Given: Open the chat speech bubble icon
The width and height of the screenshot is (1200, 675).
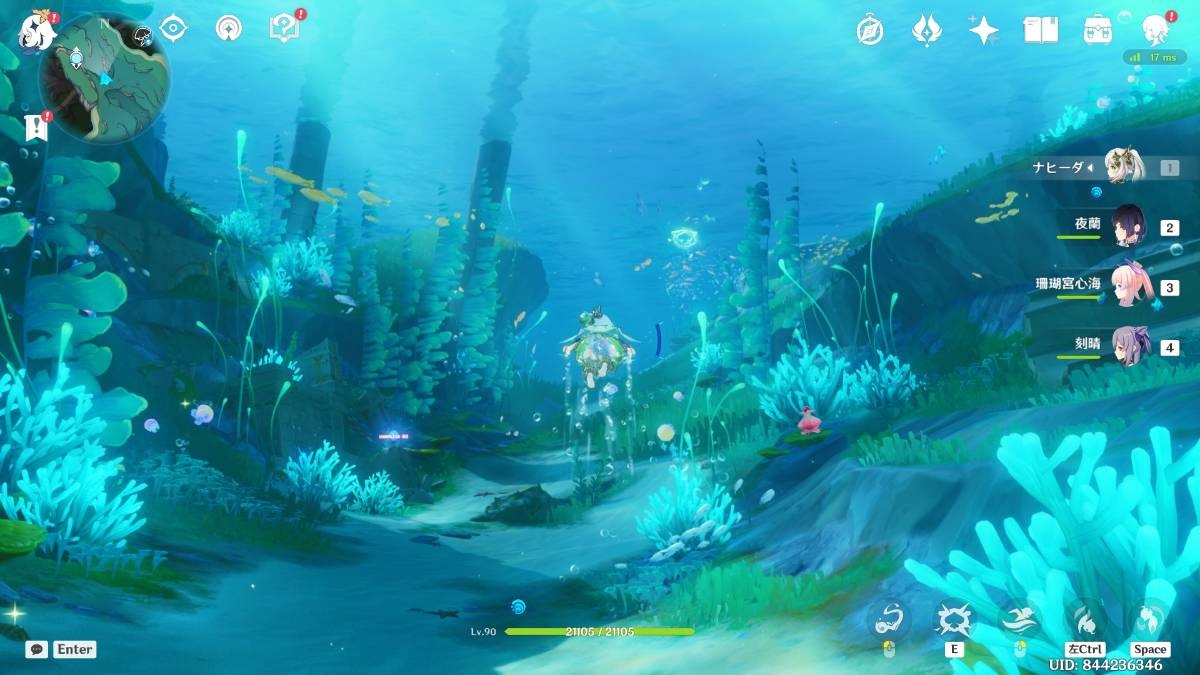Looking at the screenshot, I should (x=37, y=649).
